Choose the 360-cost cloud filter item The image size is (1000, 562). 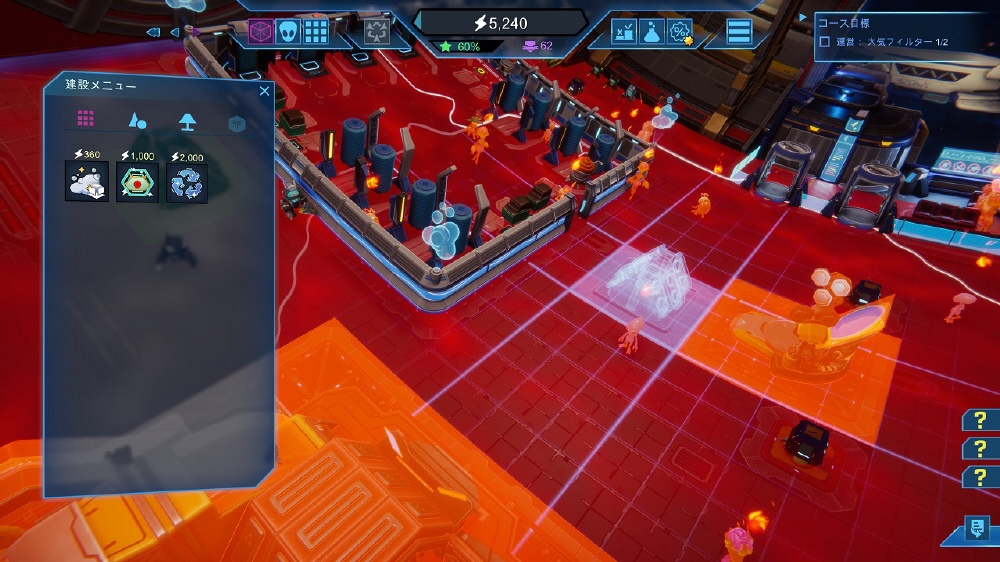(x=86, y=183)
